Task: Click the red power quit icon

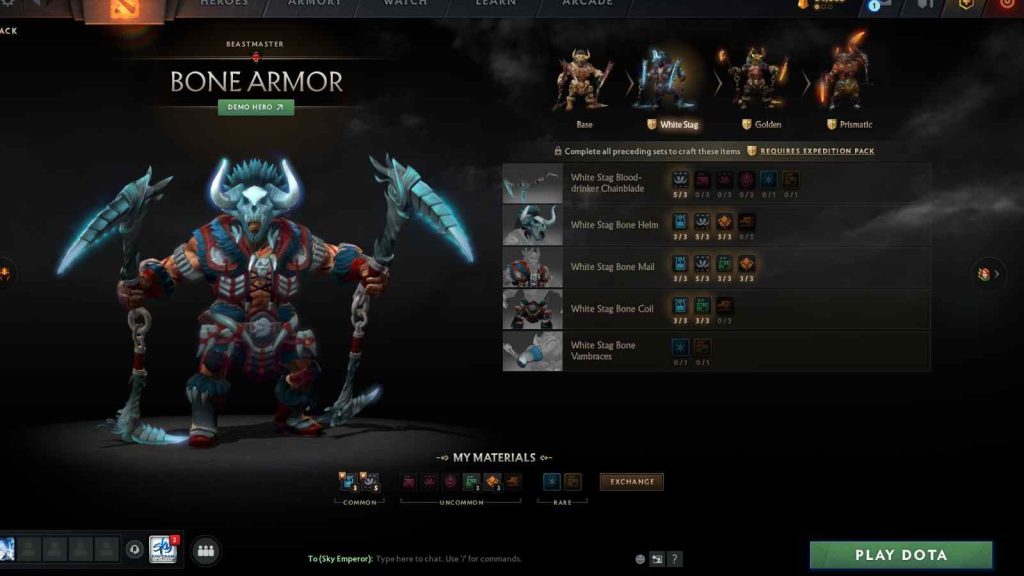Action: [x=1006, y=5]
